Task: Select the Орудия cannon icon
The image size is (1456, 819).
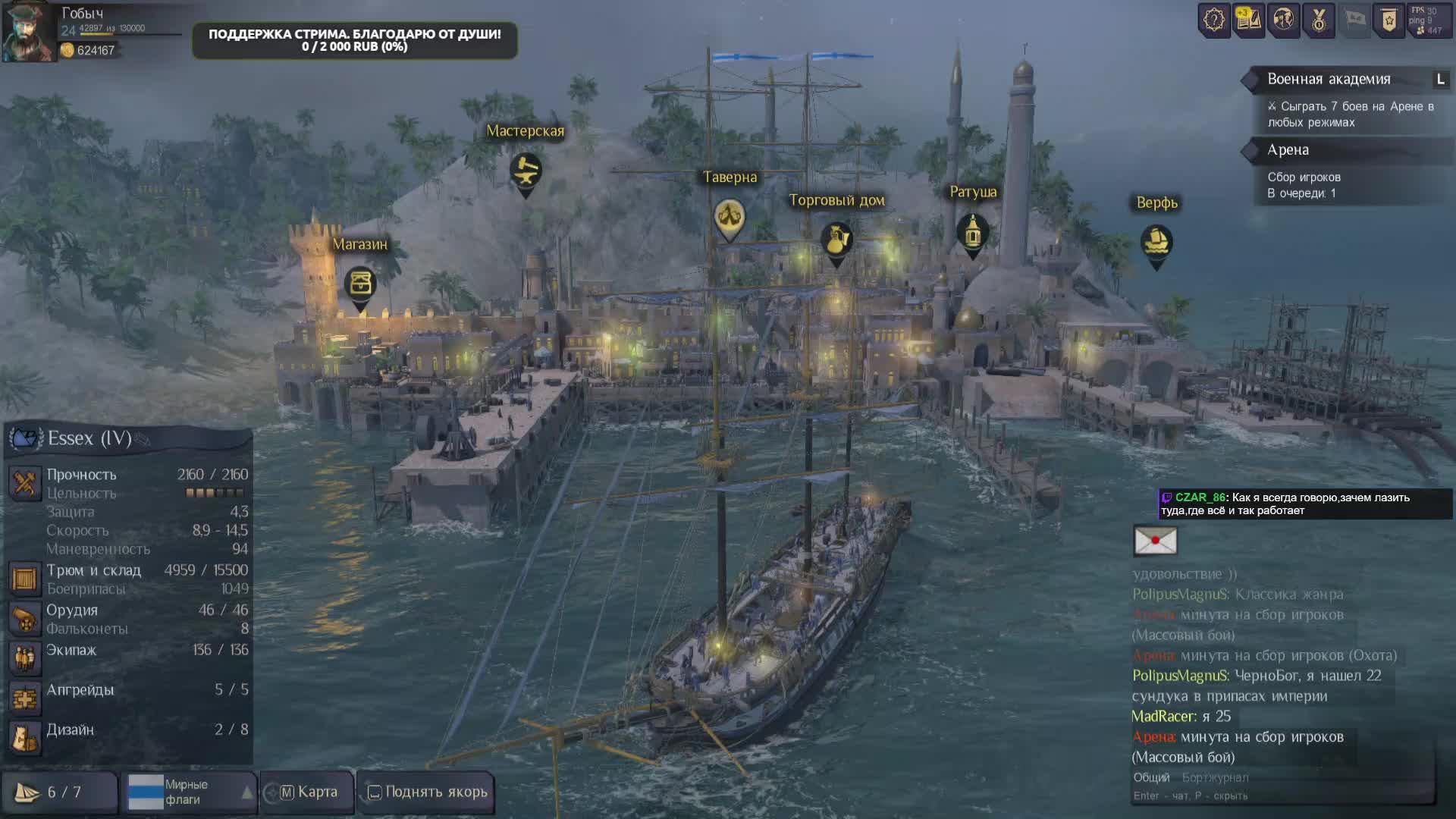Action: pyautogui.click(x=24, y=619)
